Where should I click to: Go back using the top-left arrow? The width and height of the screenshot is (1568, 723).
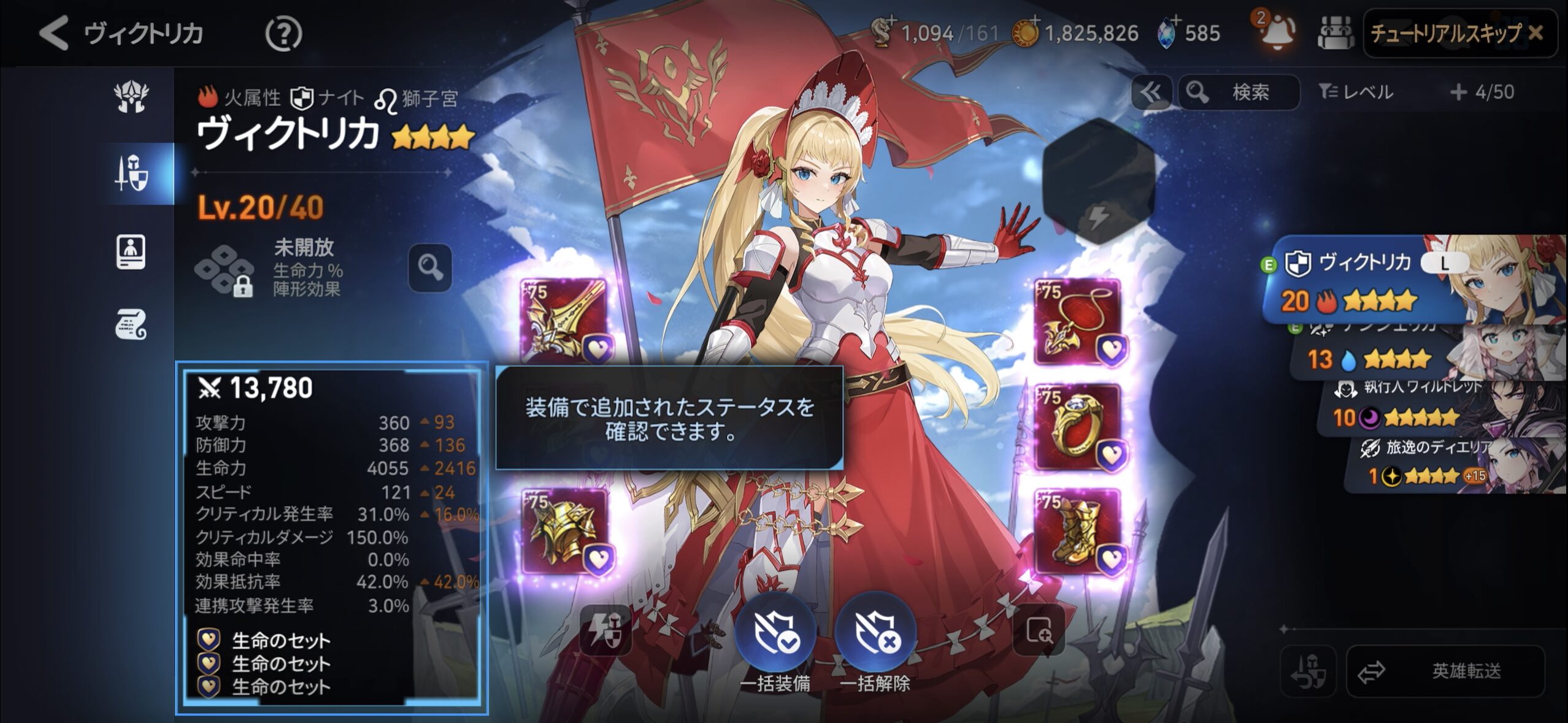pos(54,32)
